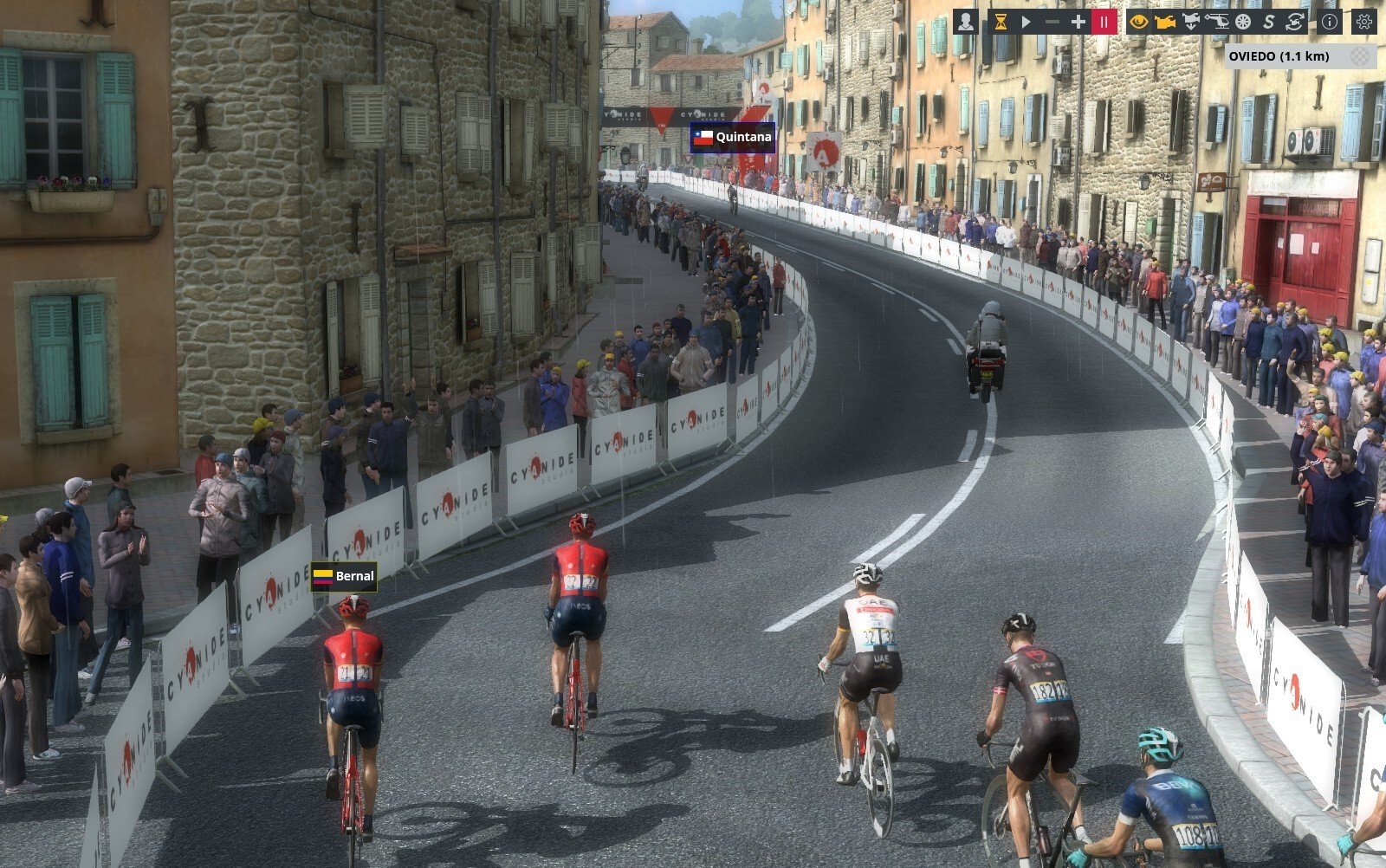Select the Bernal rider name tag

click(x=344, y=576)
